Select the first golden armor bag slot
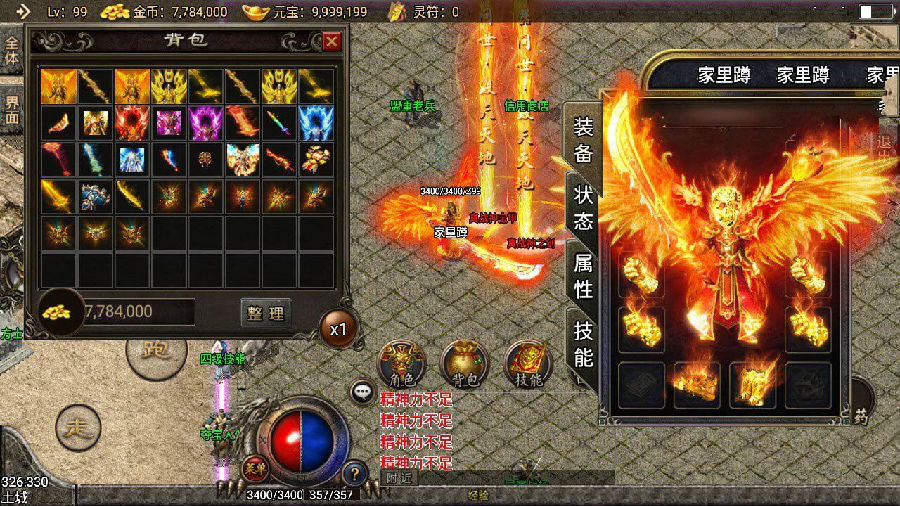900x506 pixels. click(59, 87)
